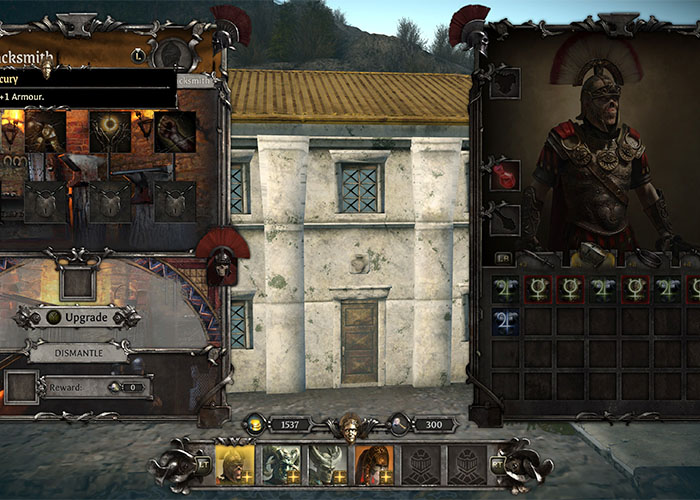Open the chest armour equipment slot
Image resolution: width=700 pixels, height=500 pixels.
pos(506,82)
